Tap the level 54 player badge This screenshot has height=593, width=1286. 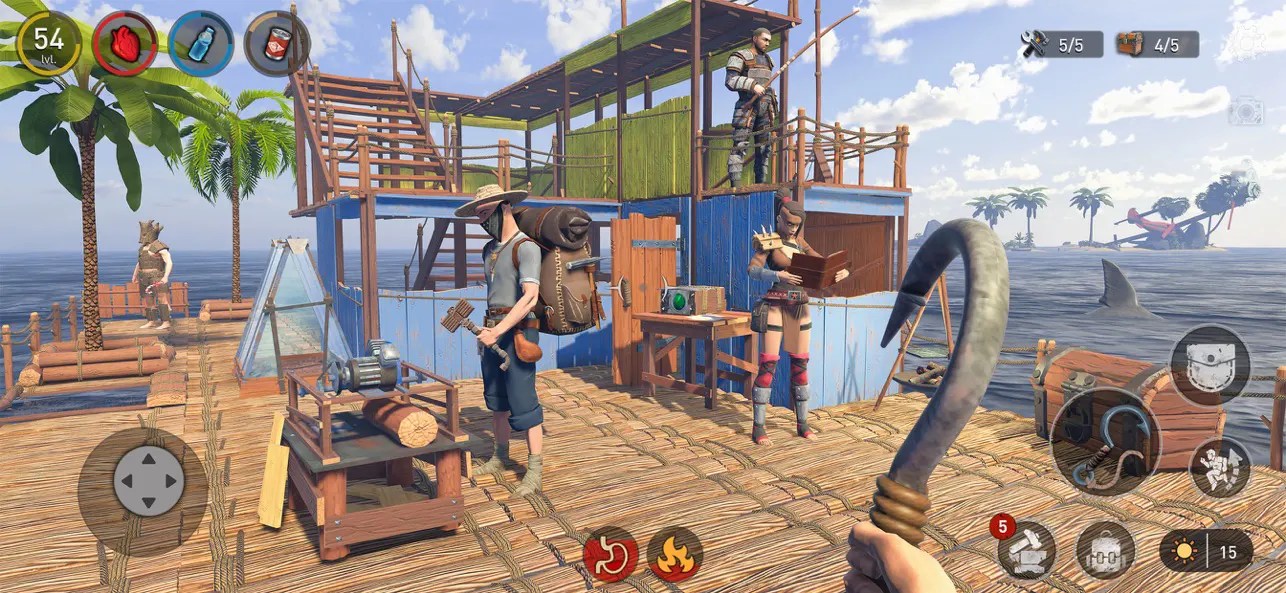pos(49,42)
